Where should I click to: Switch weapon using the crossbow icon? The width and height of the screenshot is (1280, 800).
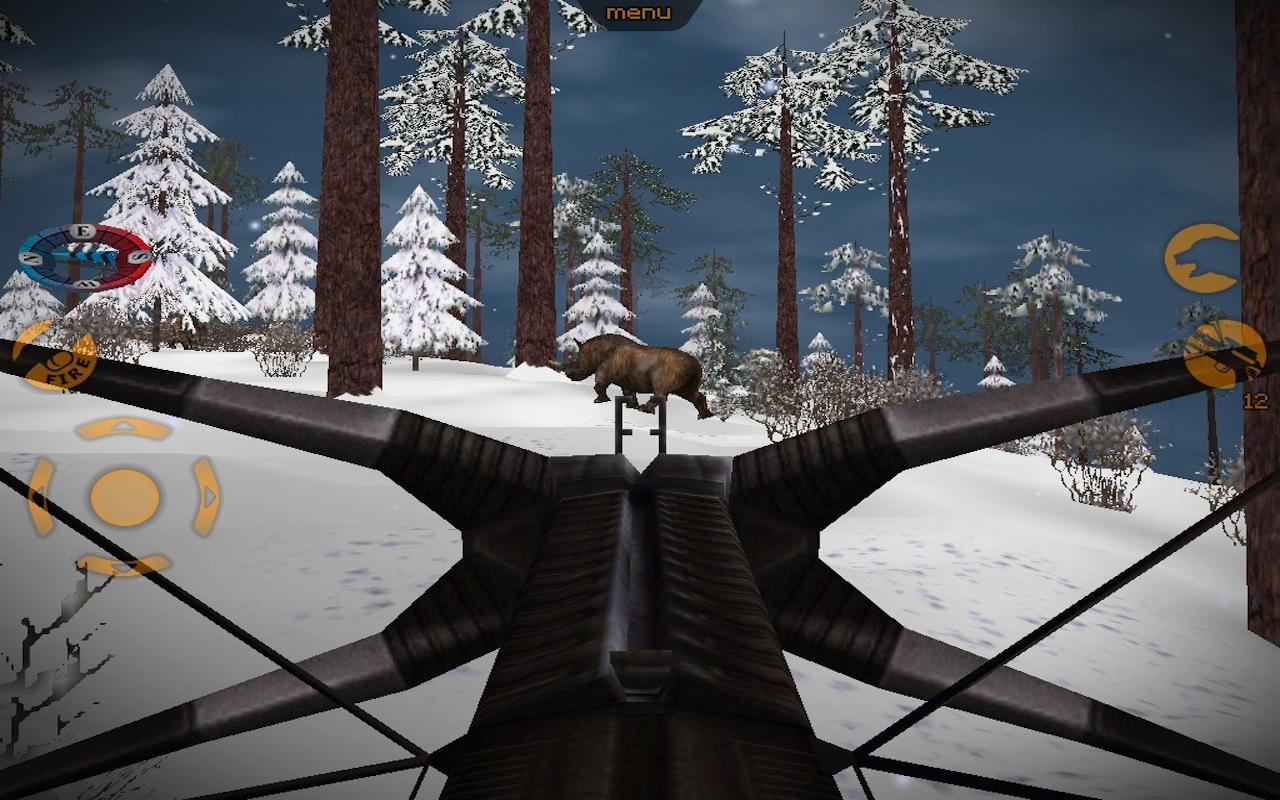click(1223, 355)
